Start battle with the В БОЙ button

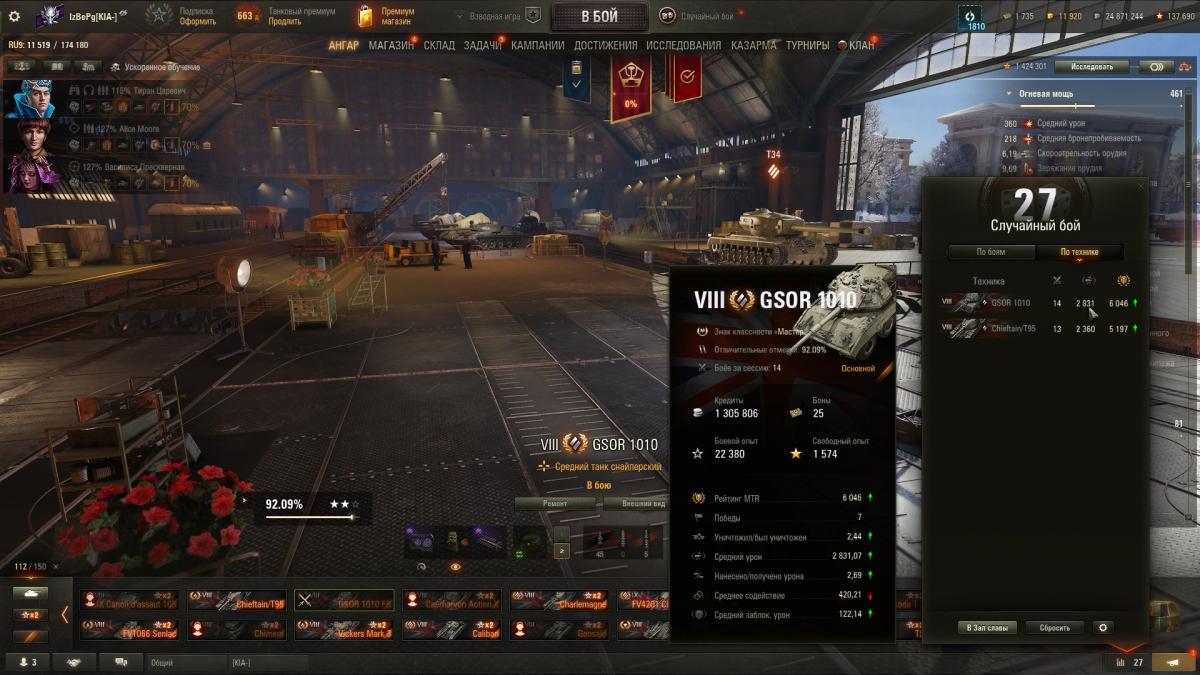point(598,16)
